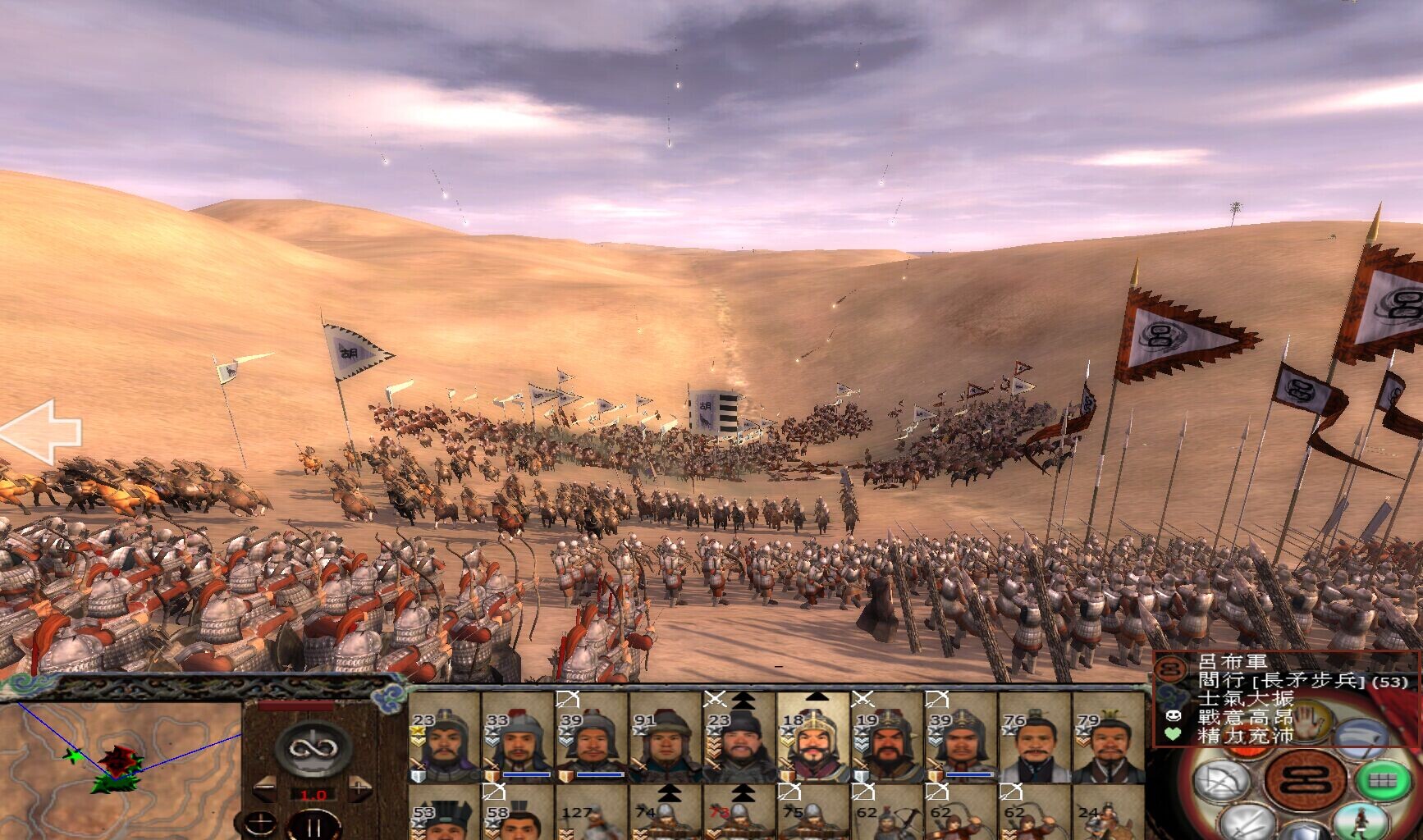Increase game speed with the plus arrow
This screenshot has width=1423, height=840.
(x=359, y=790)
